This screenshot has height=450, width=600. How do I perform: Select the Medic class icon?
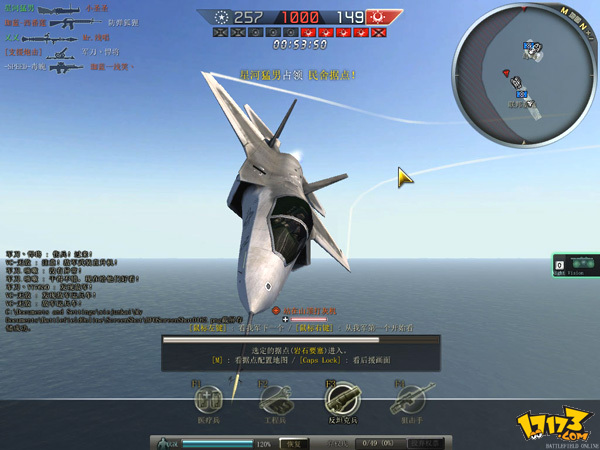(x=207, y=399)
